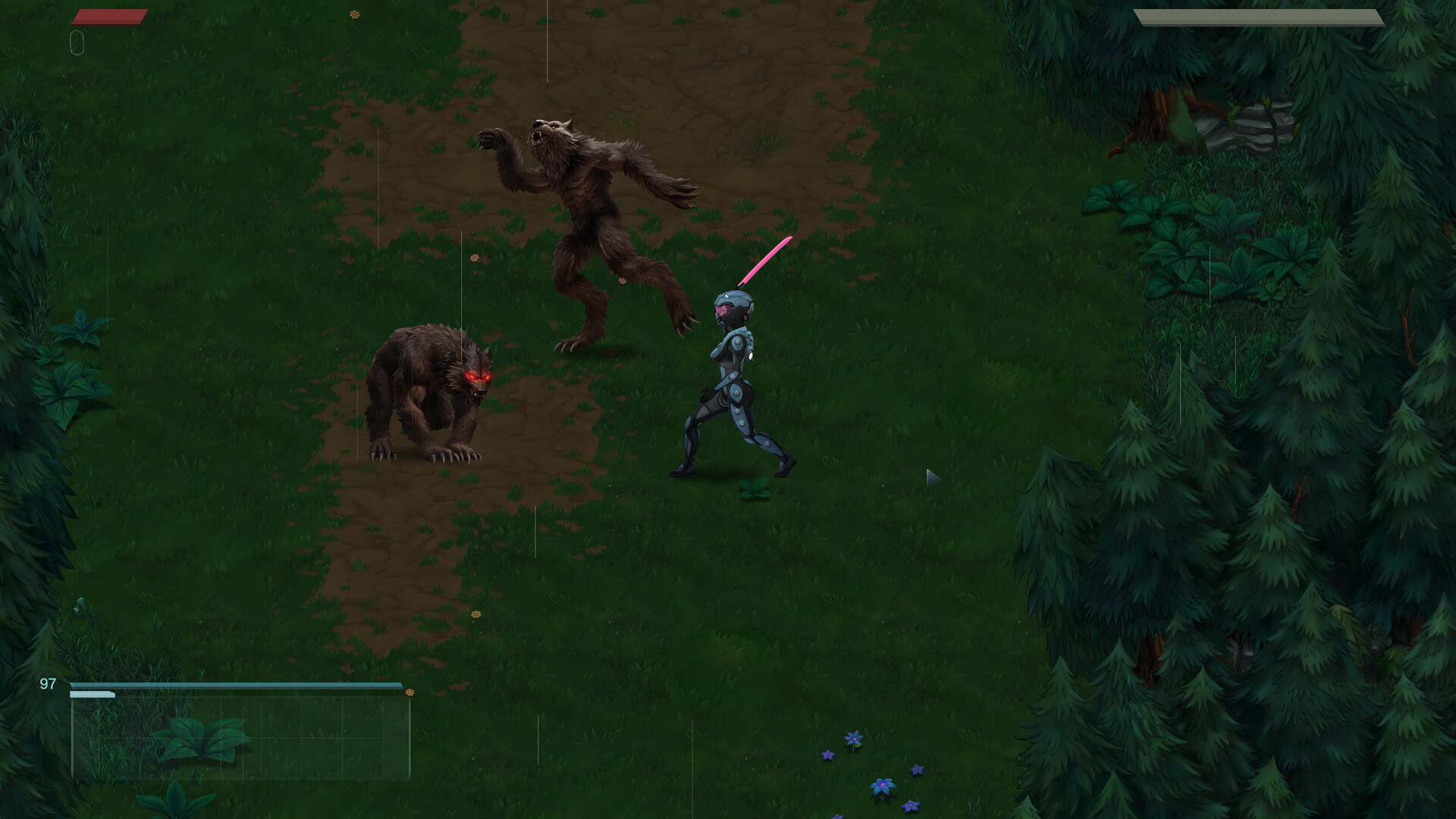The height and width of the screenshot is (819, 1456).
Task: Click the pink energy sword above the player
Action: click(x=766, y=262)
